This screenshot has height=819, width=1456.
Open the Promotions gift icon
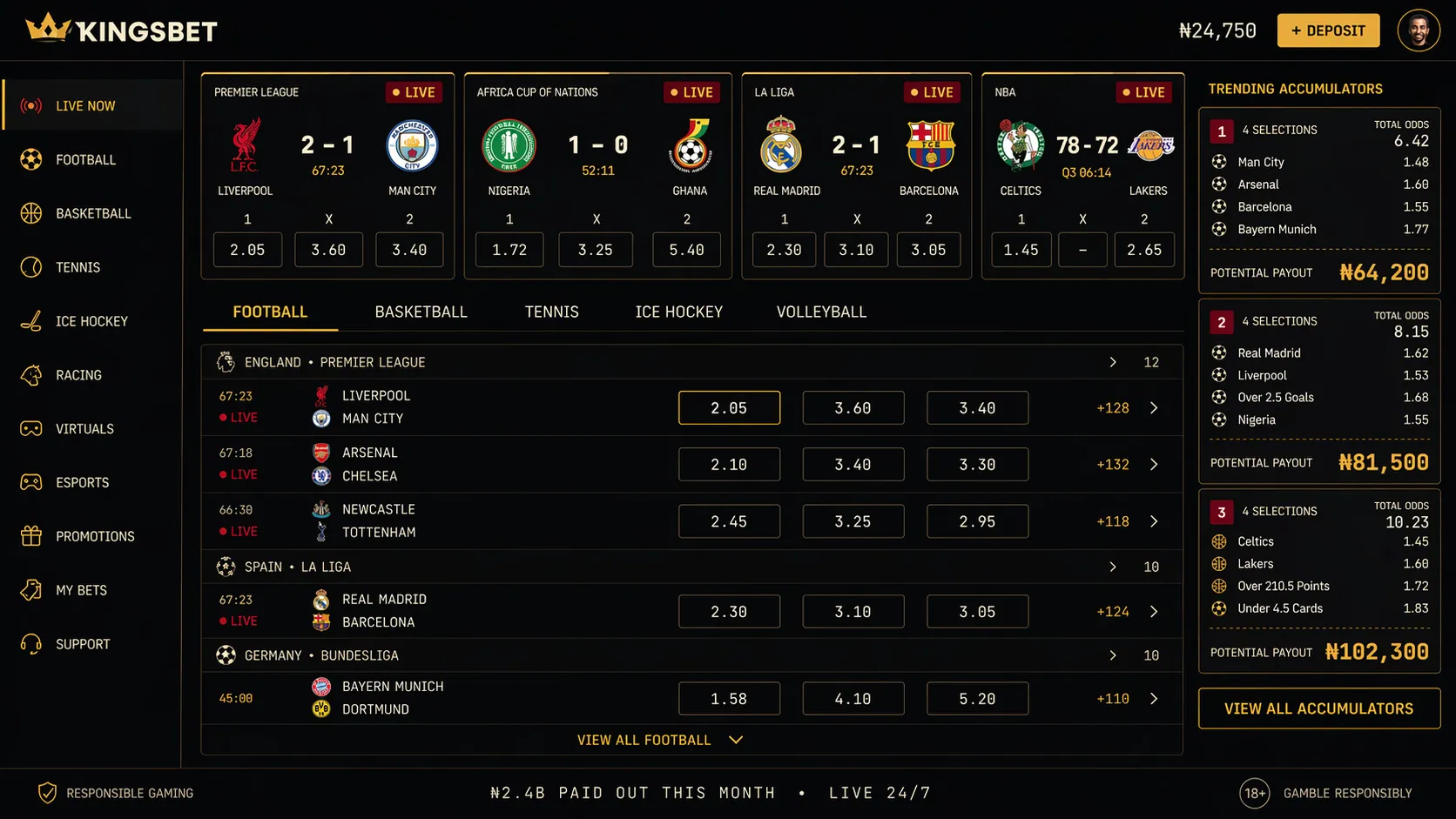(x=32, y=536)
